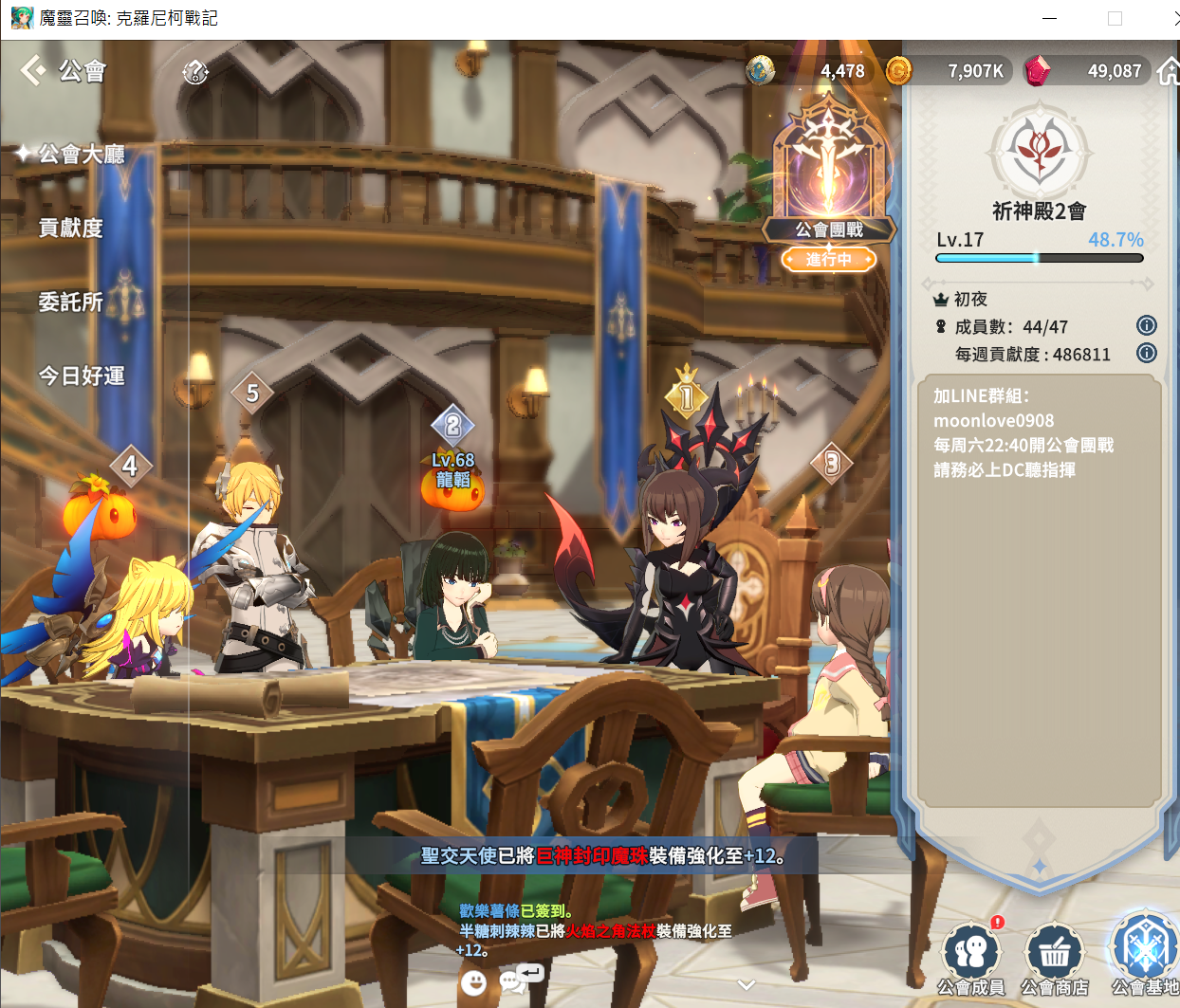The image size is (1180, 1008).
Task: Select the rank 2 member marker 龍韜
Action: 452,427
